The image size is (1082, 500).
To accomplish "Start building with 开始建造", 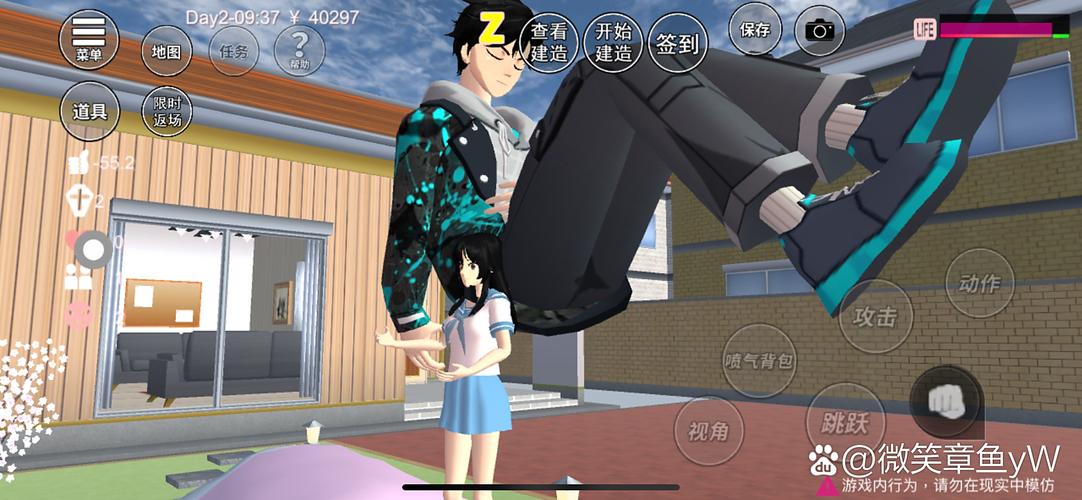I will 613,44.
